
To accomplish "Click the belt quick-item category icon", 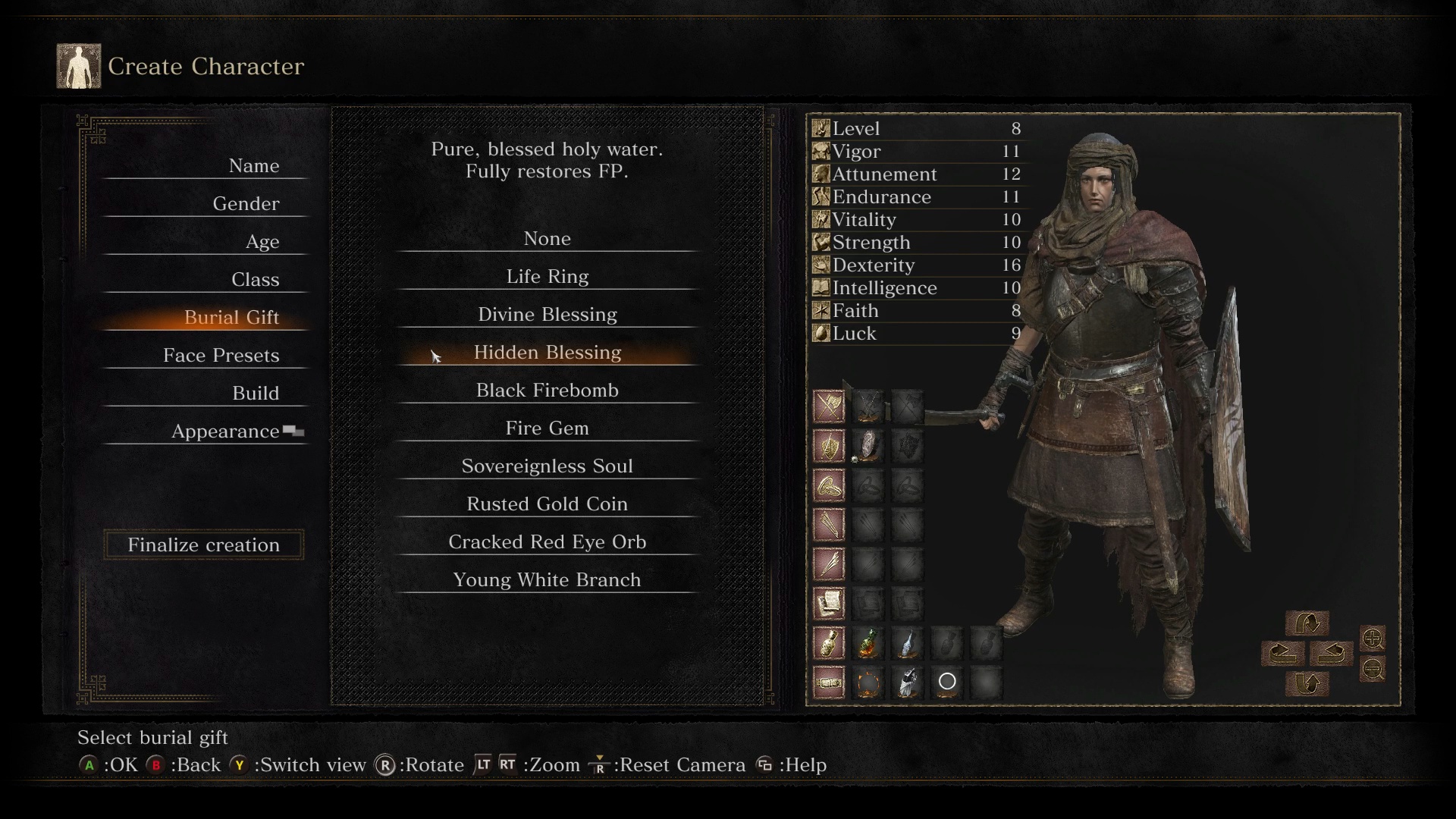I will tap(829, 682).
